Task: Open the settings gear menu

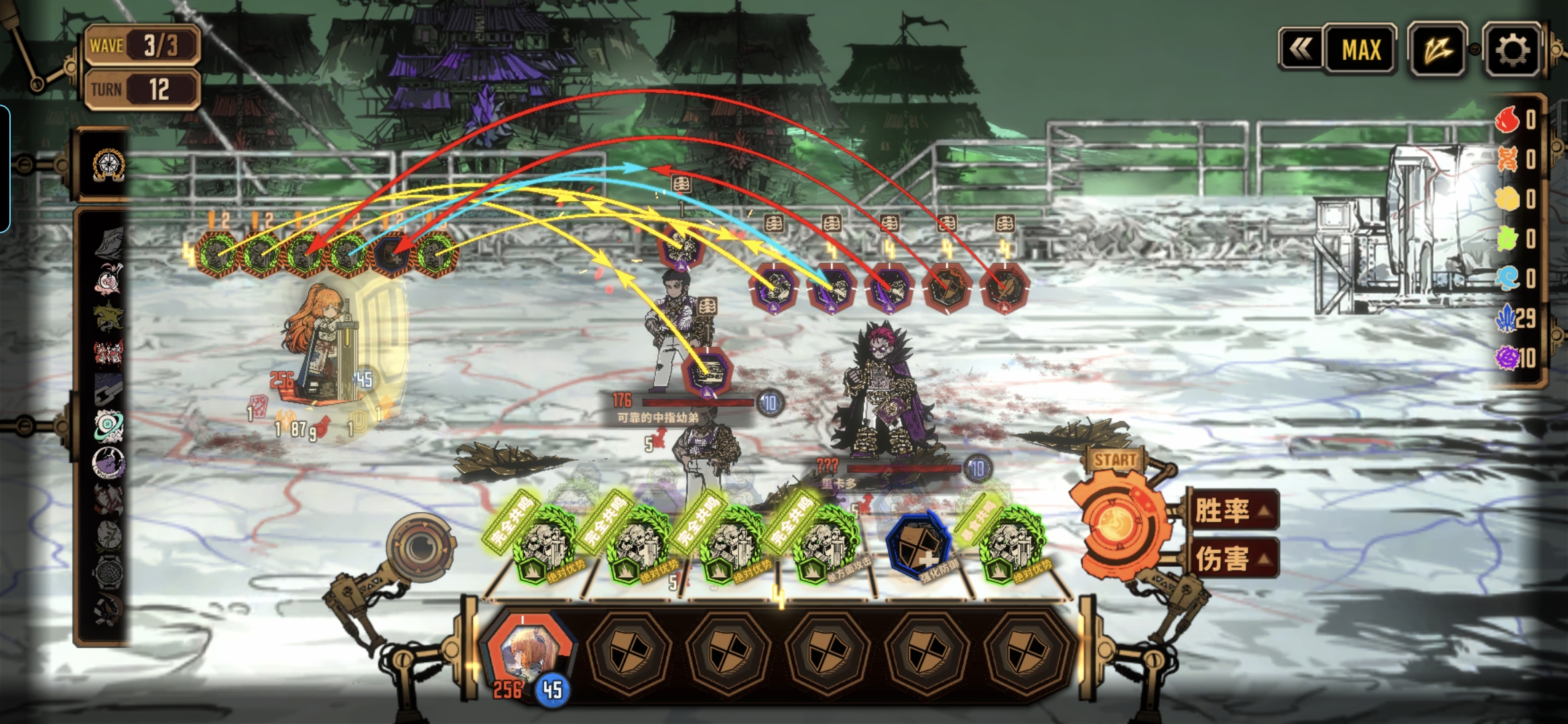Action: 1512,50
